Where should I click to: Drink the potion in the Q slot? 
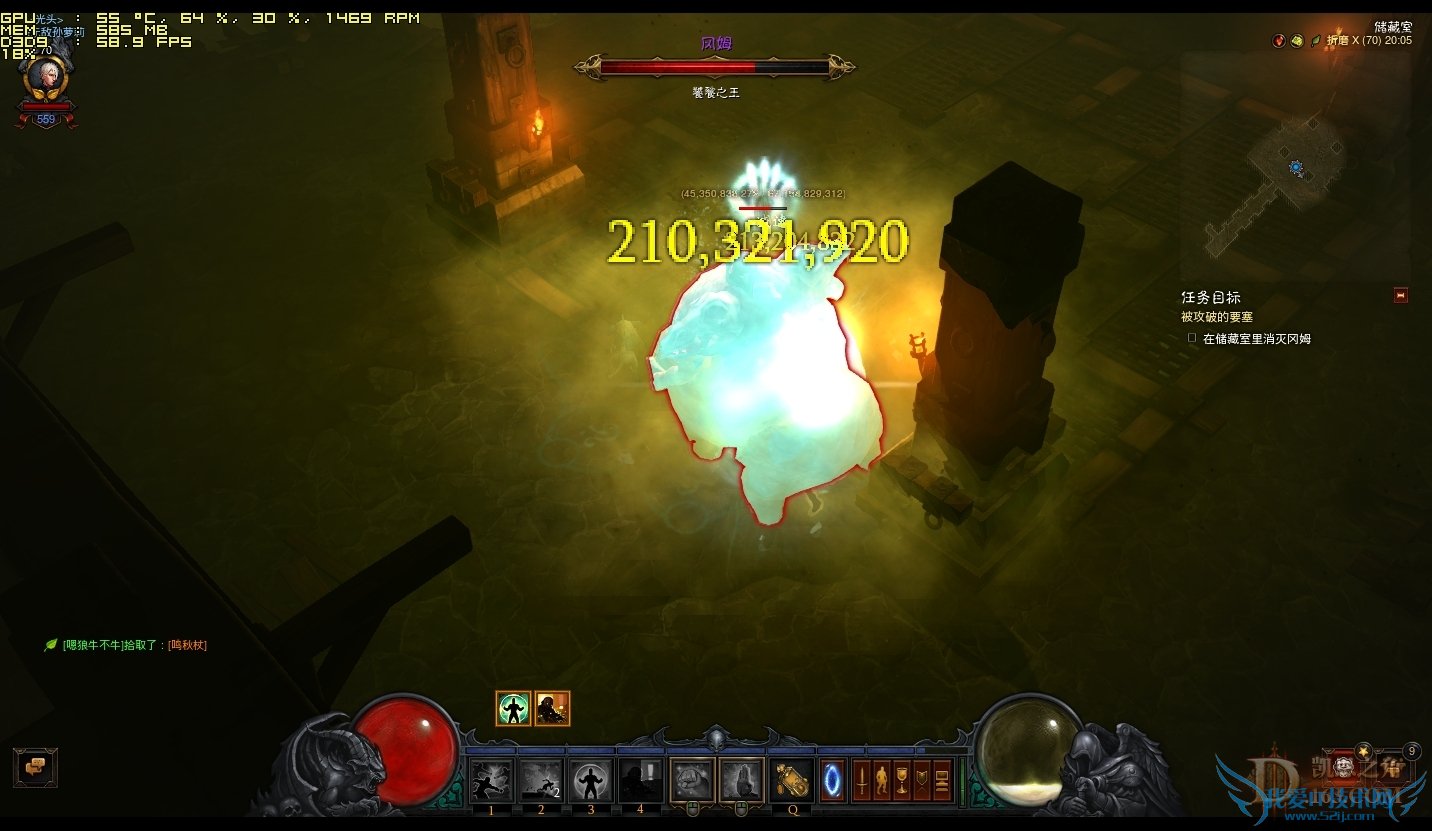coord(792,781)
